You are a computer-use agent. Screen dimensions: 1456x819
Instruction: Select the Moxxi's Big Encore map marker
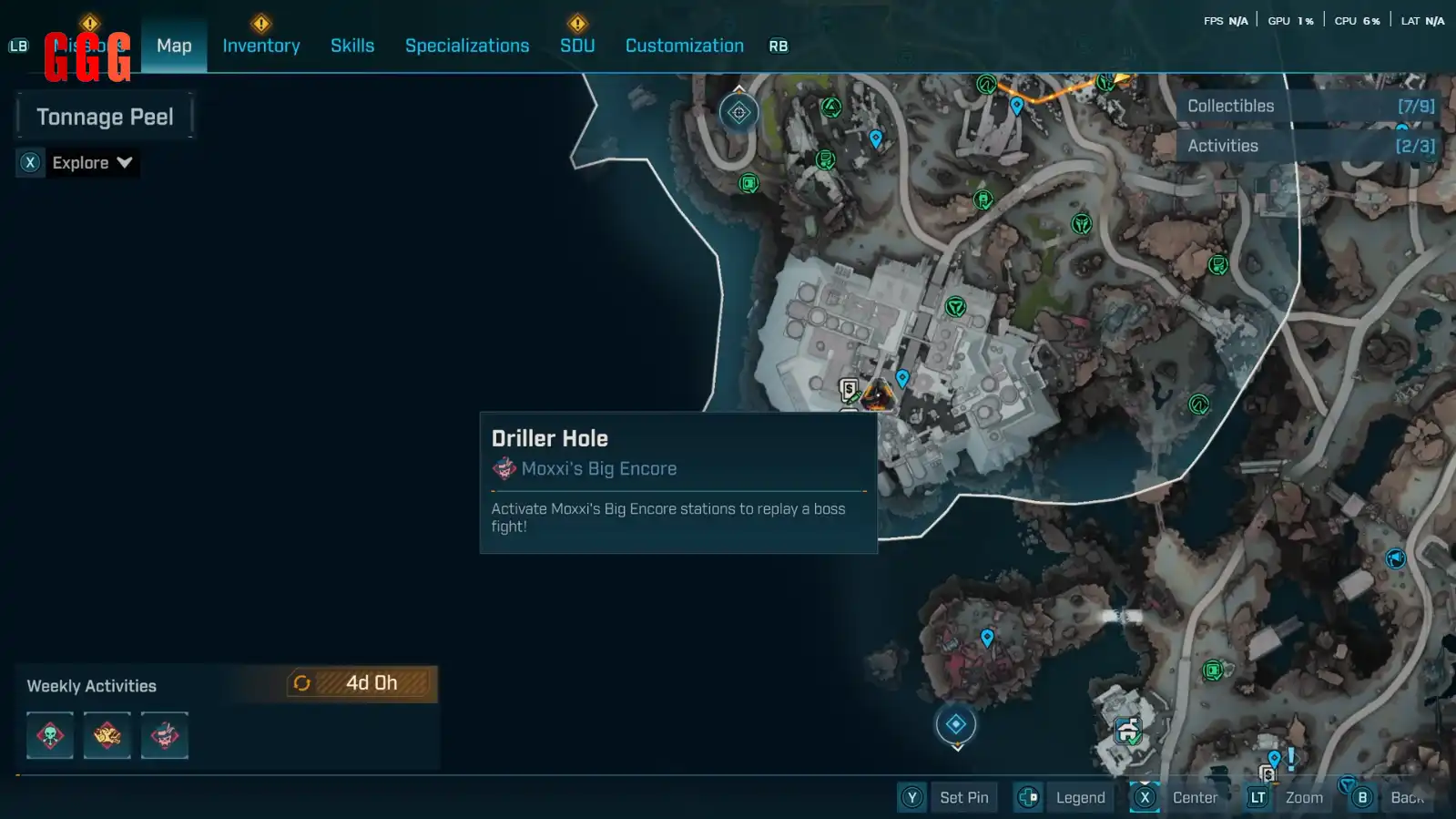pos(879,395)
